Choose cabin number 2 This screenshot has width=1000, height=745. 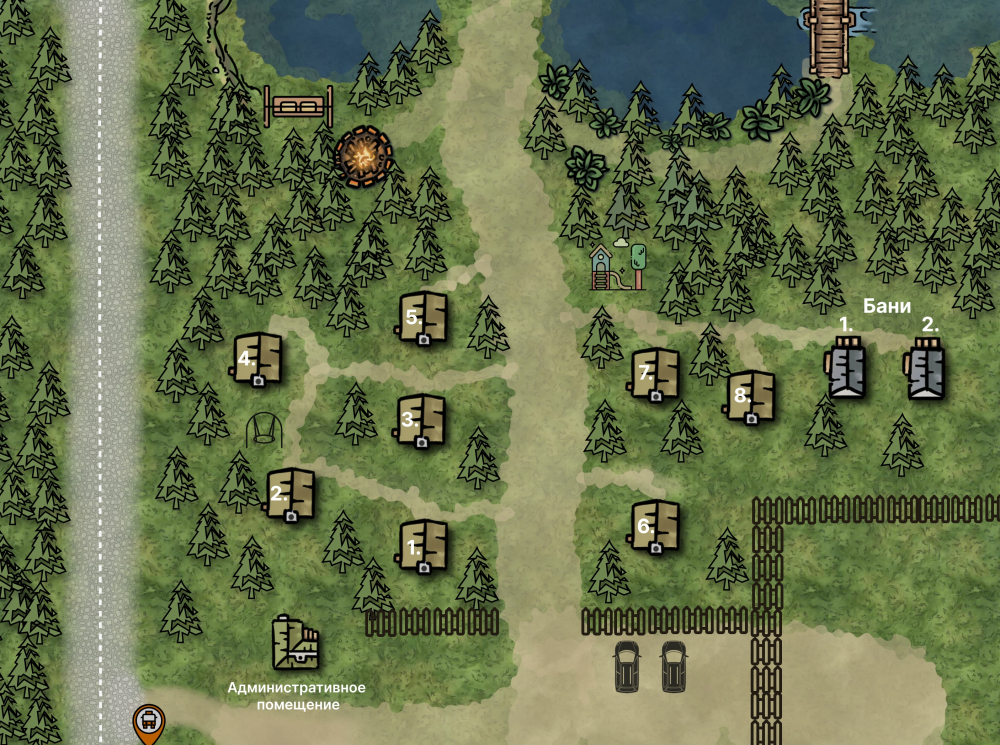(292, 494)
